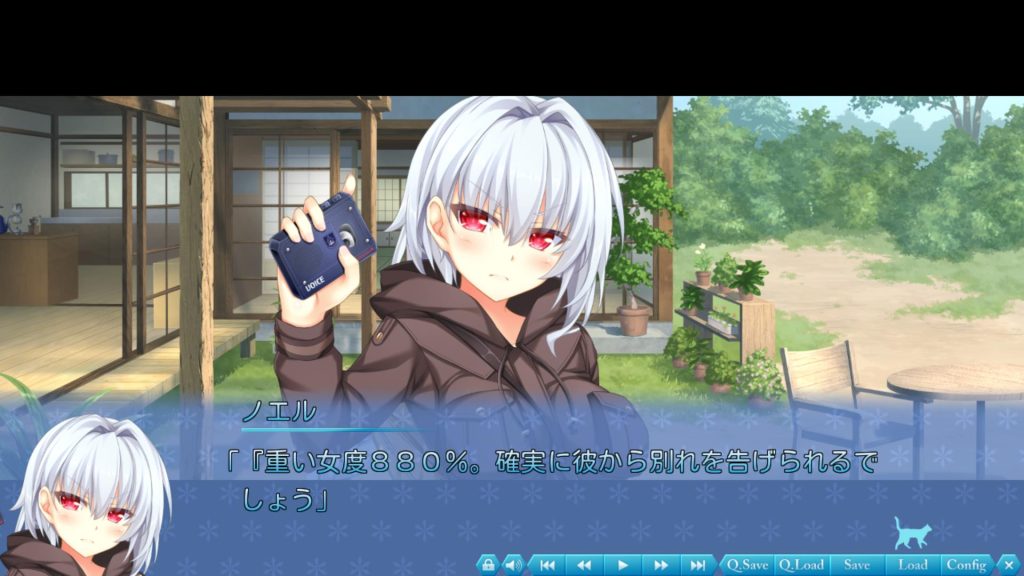Replay the voice with the speaker icon

pyautogui.click(x=512, y=565)
